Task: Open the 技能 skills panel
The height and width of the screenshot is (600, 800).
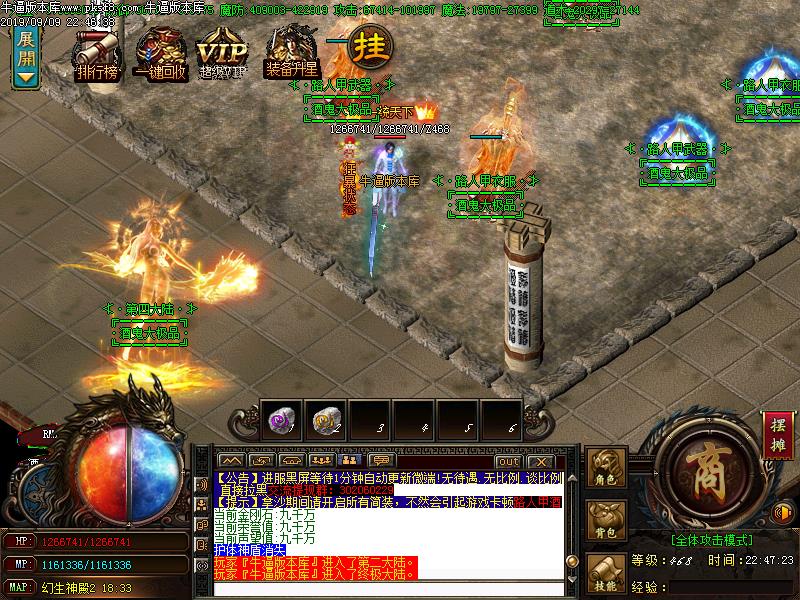Action: coord(607,573)
